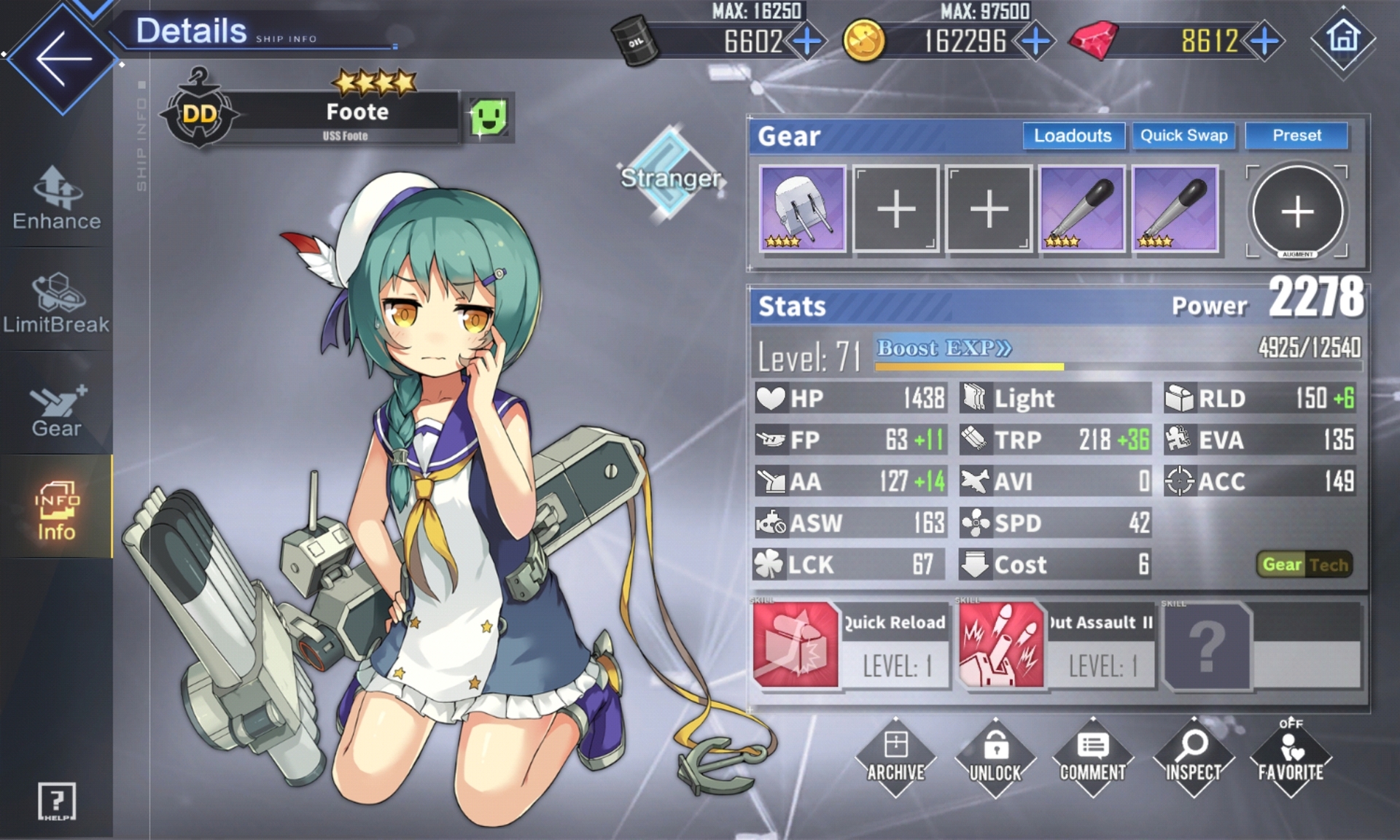Open the ship Archive

[x=895, y=757]
